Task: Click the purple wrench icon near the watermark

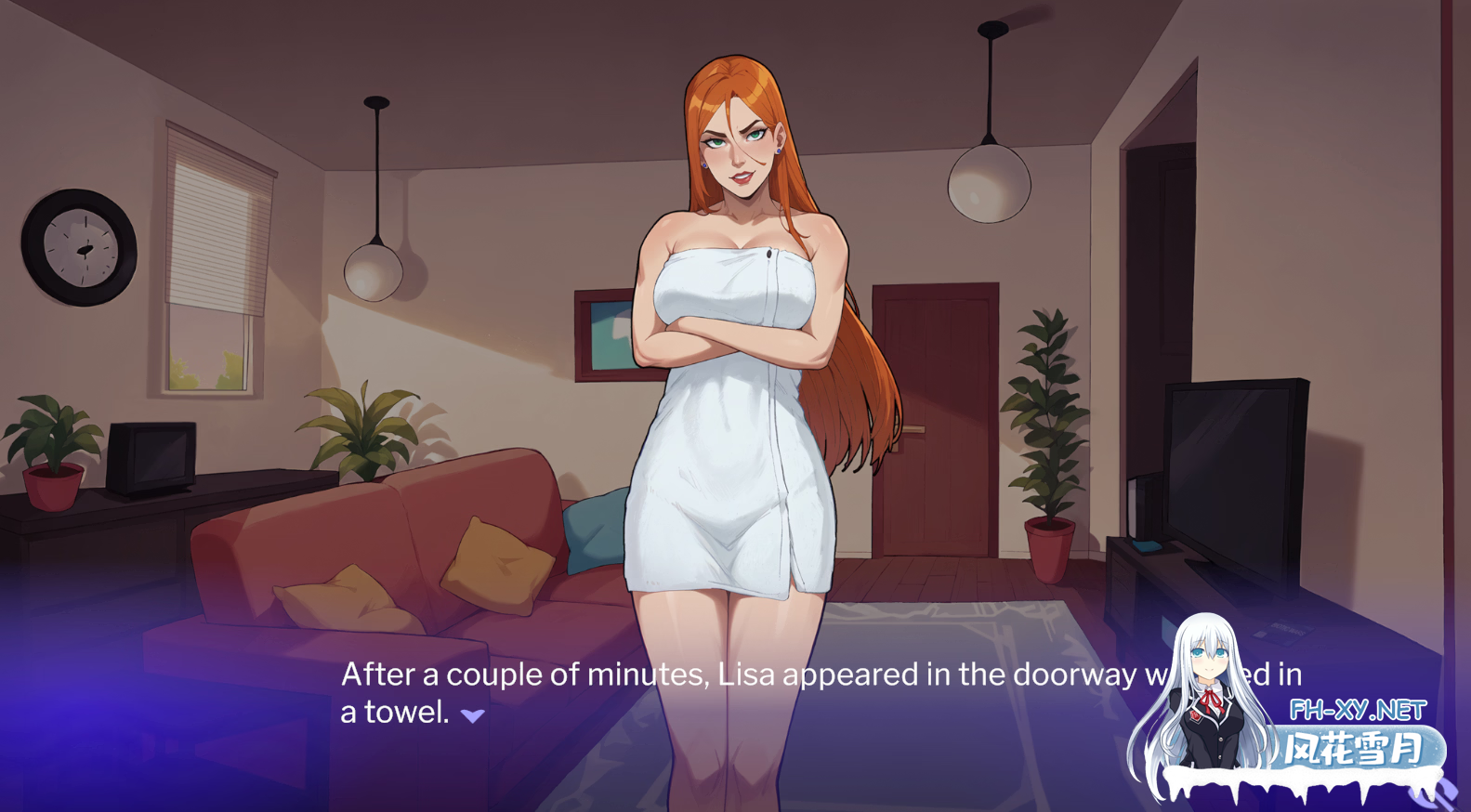Action: coord(1433,792)
